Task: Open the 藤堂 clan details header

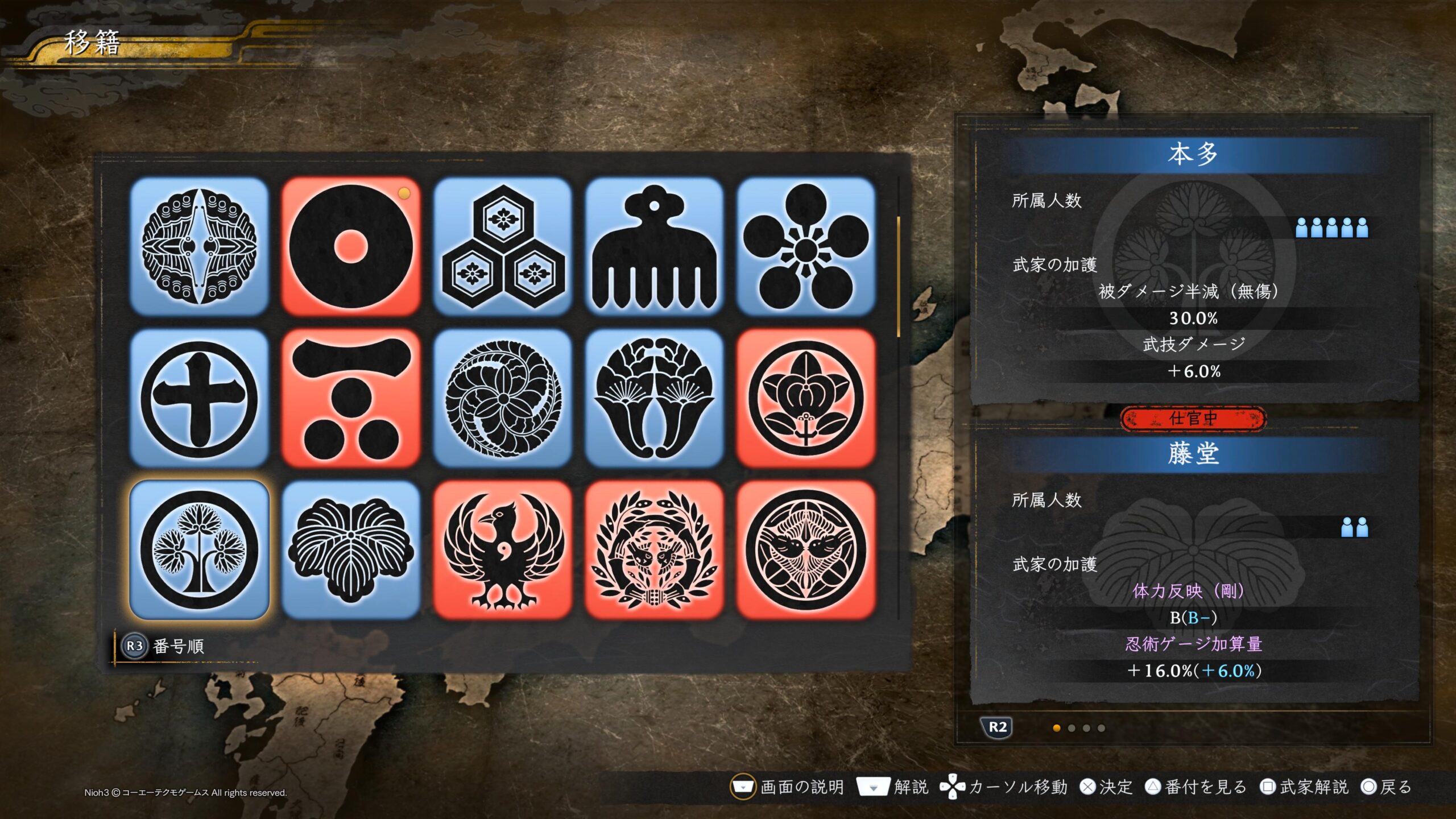Action: coord(1193,454)
